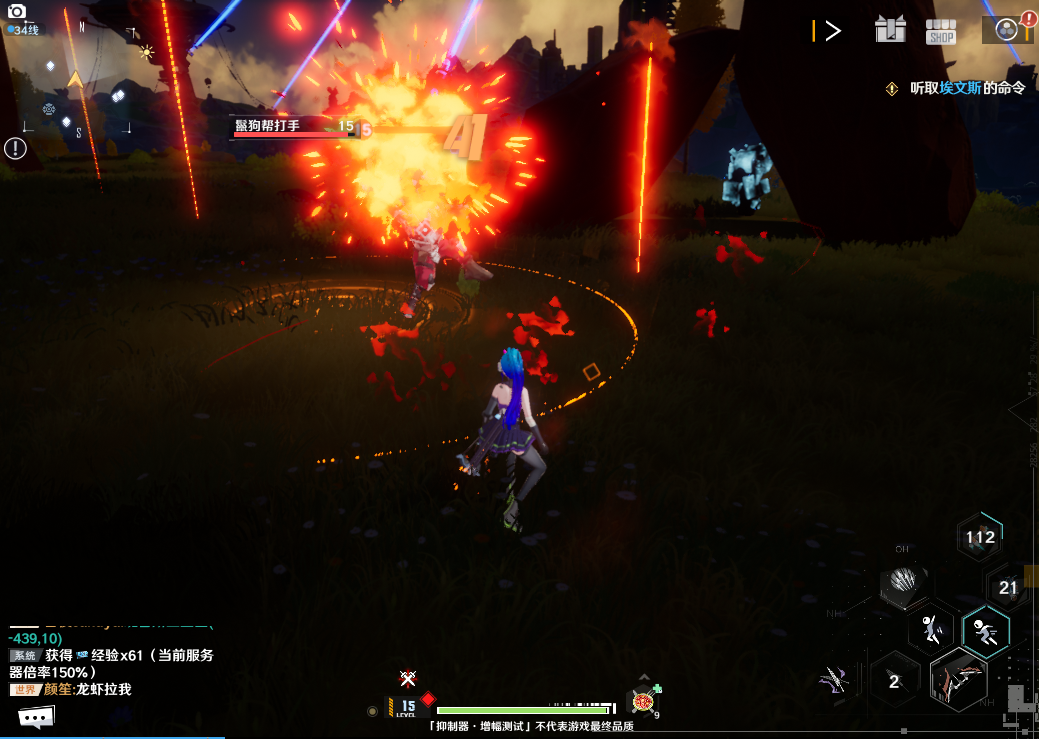Trigger the bow weapon attack button

(x=959, y=679)
